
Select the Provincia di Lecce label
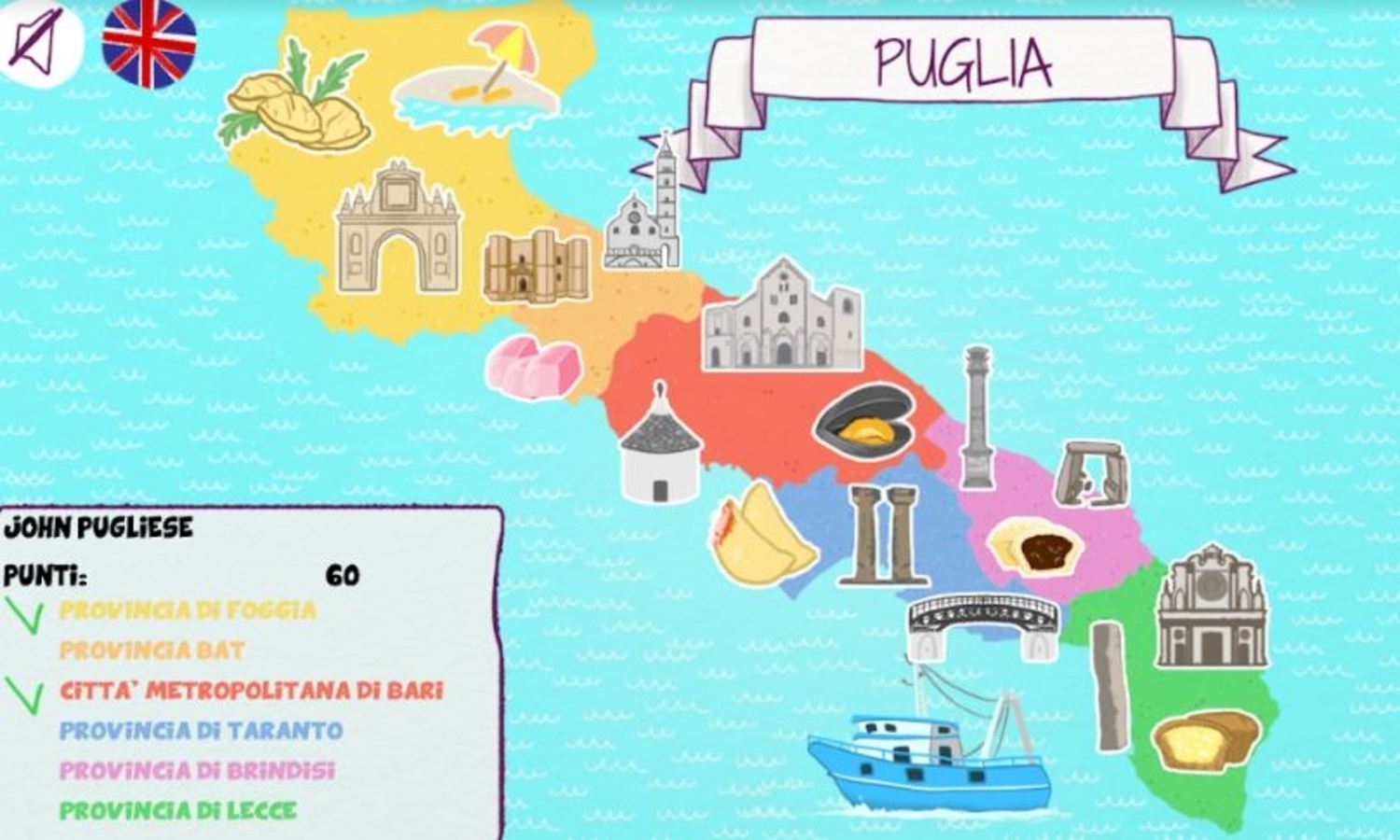click(177, 807)
